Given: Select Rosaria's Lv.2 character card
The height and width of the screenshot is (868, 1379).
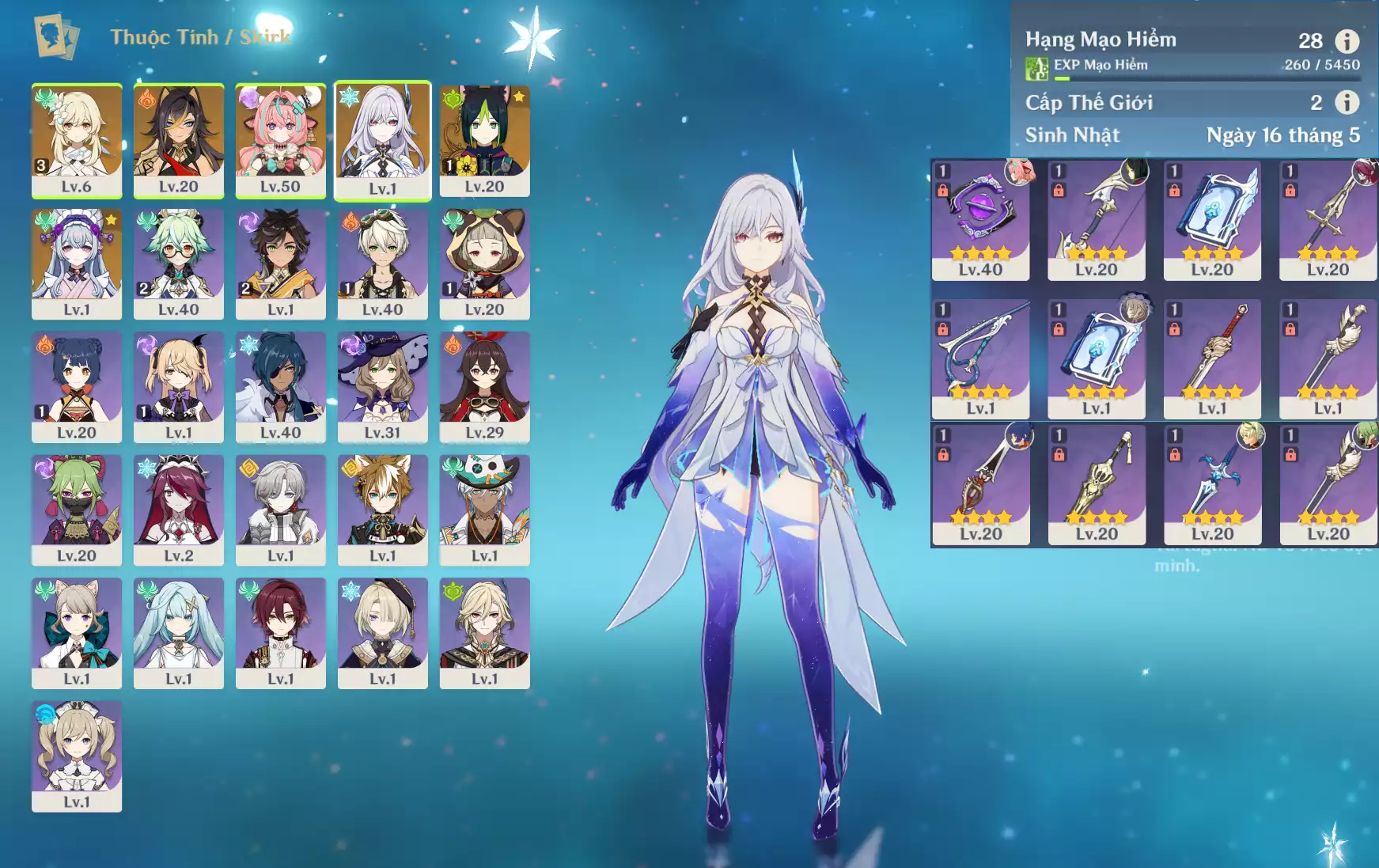Looking at the screenshot, I should coord(179,510).
